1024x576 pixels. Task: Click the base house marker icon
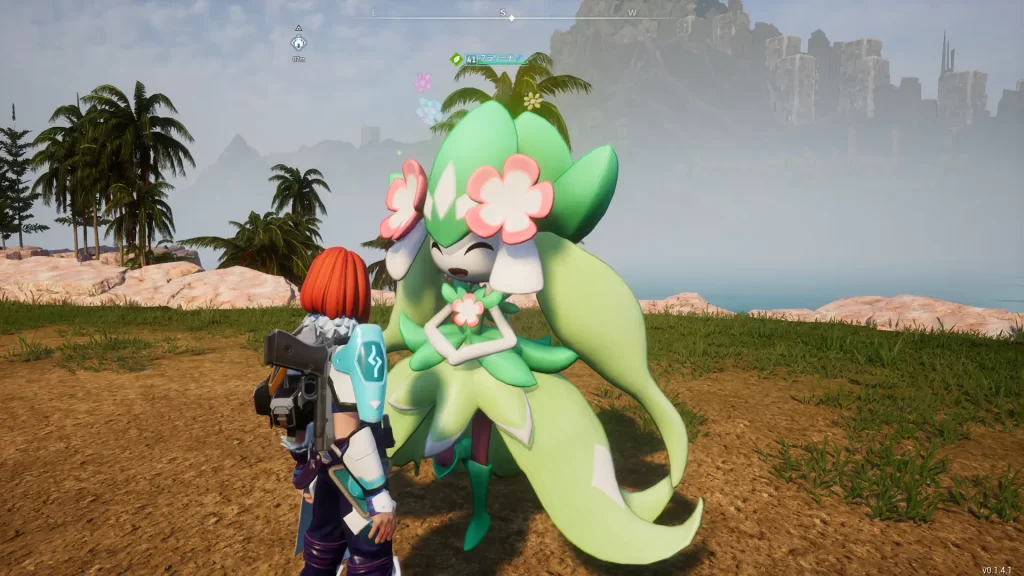coord(298,43)
